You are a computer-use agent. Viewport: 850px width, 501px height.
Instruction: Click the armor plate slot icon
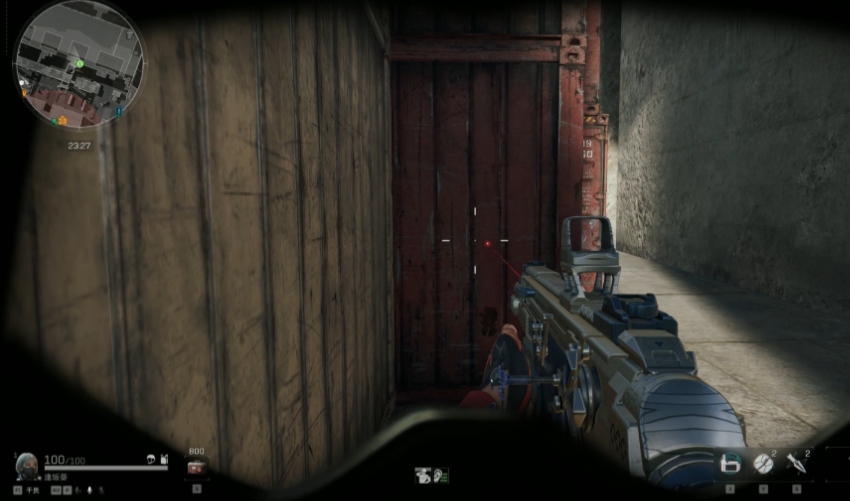tap(731, 463)
